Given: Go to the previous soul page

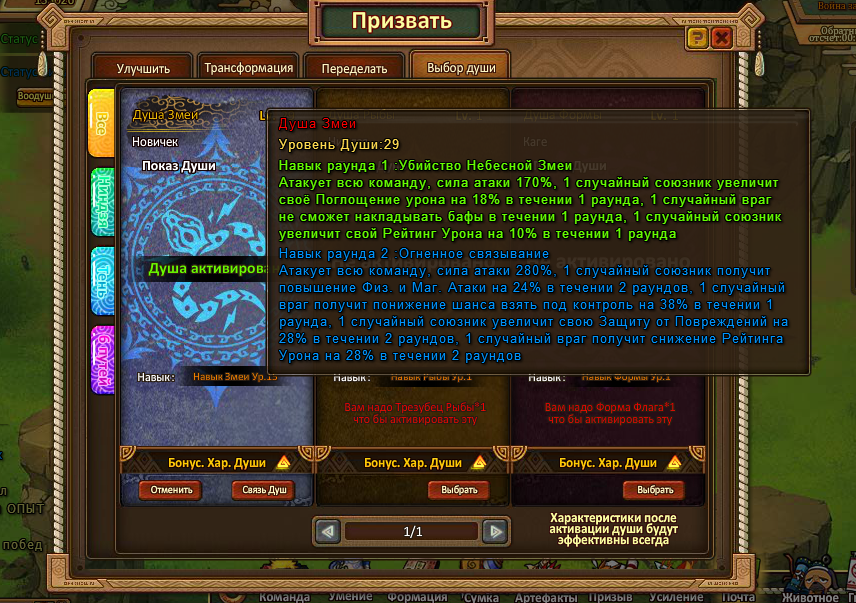Looking at the screenshot, I should coord(328,531).
